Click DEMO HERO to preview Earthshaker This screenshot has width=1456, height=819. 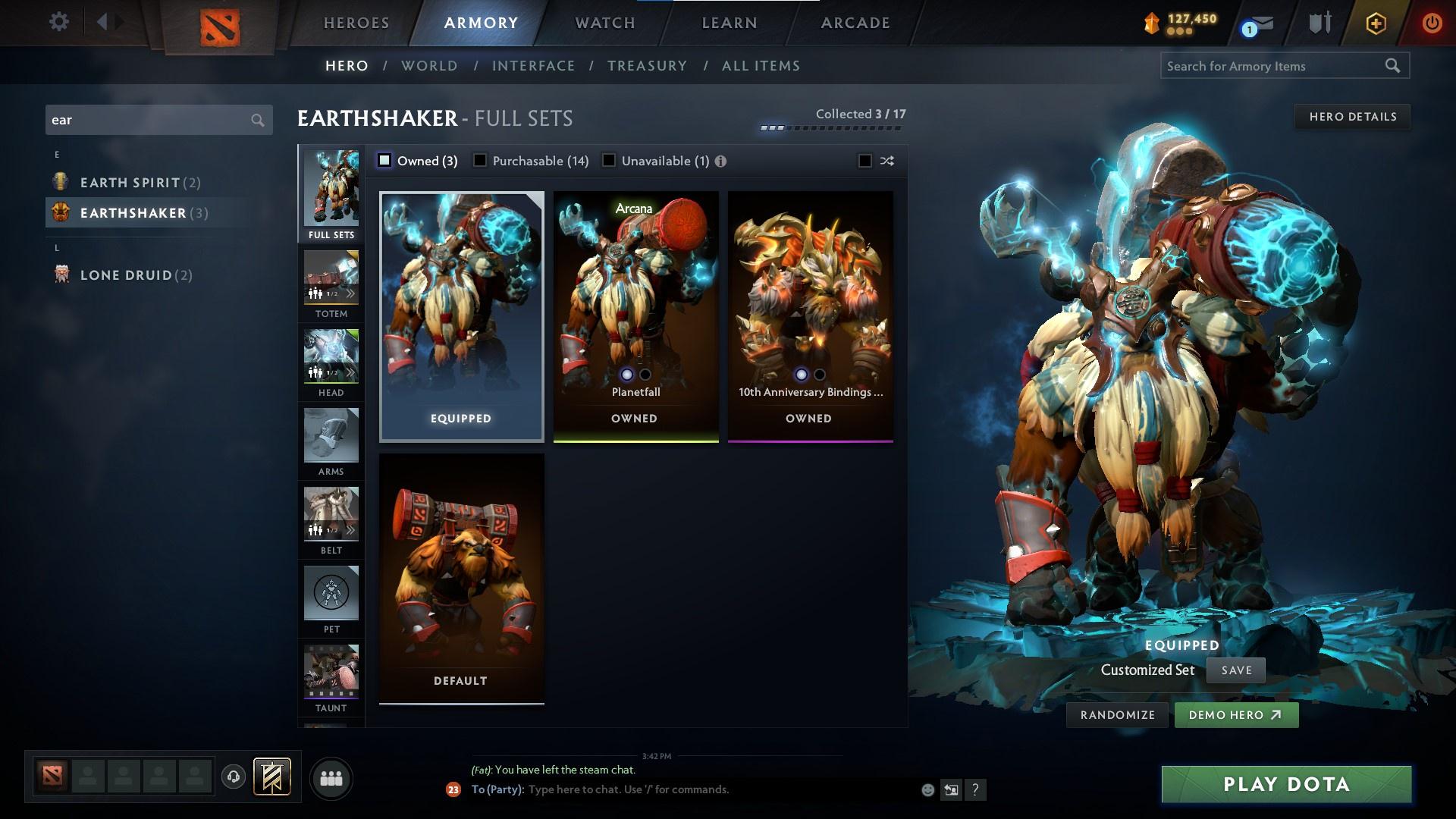coord(1235,714)
